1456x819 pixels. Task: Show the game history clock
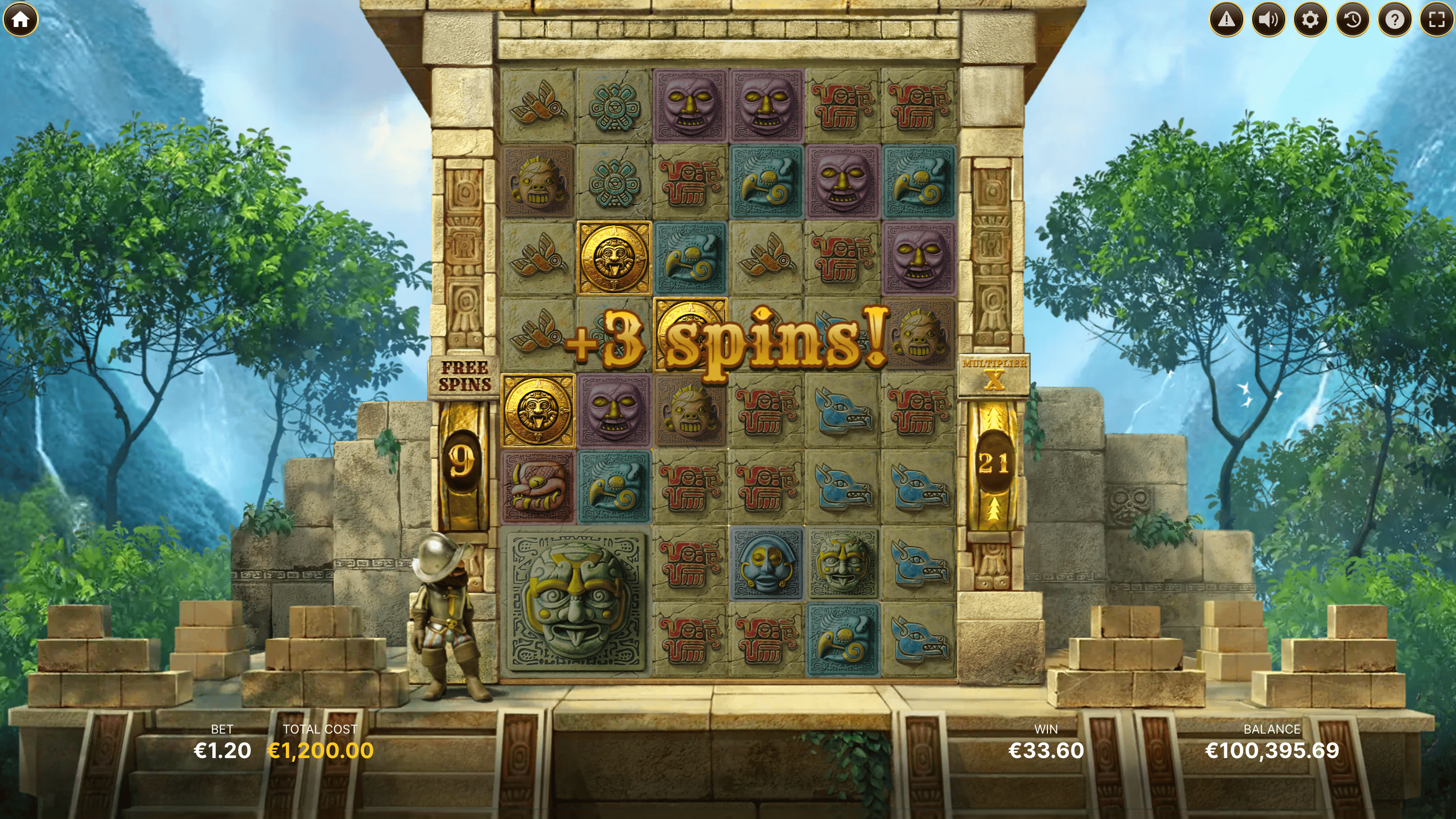point(1353,20)
